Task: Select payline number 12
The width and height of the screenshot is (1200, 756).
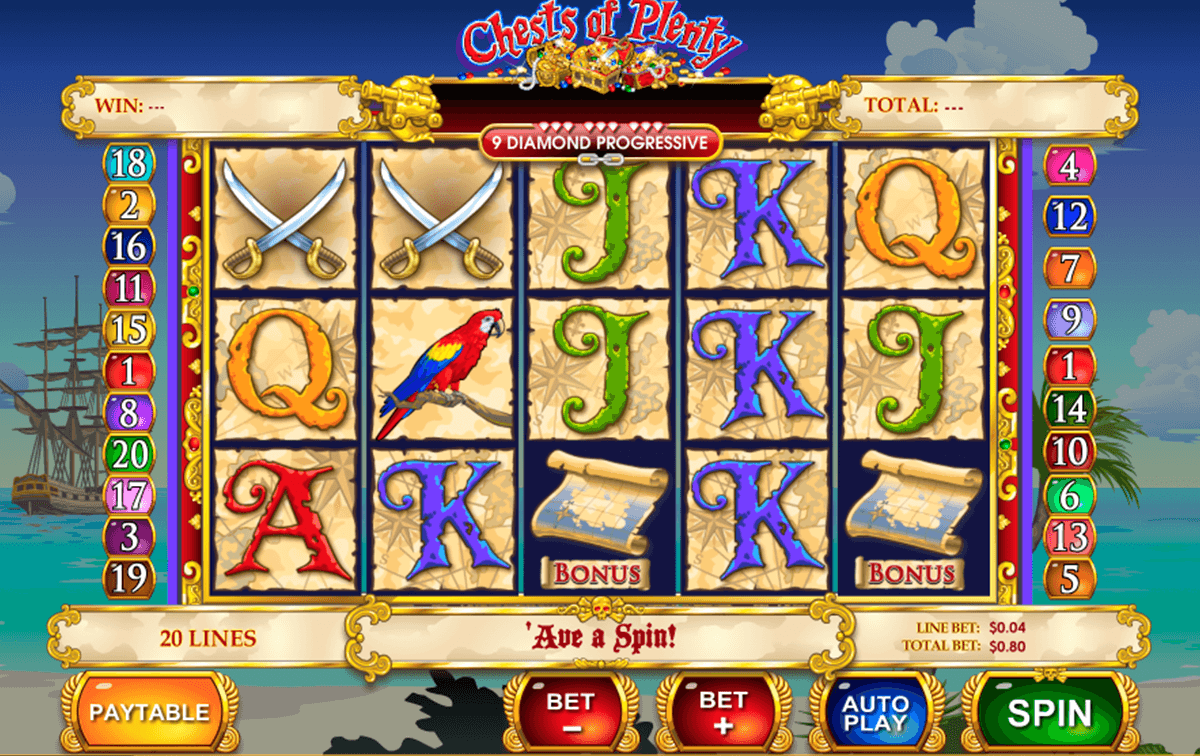Action: 1069,216
